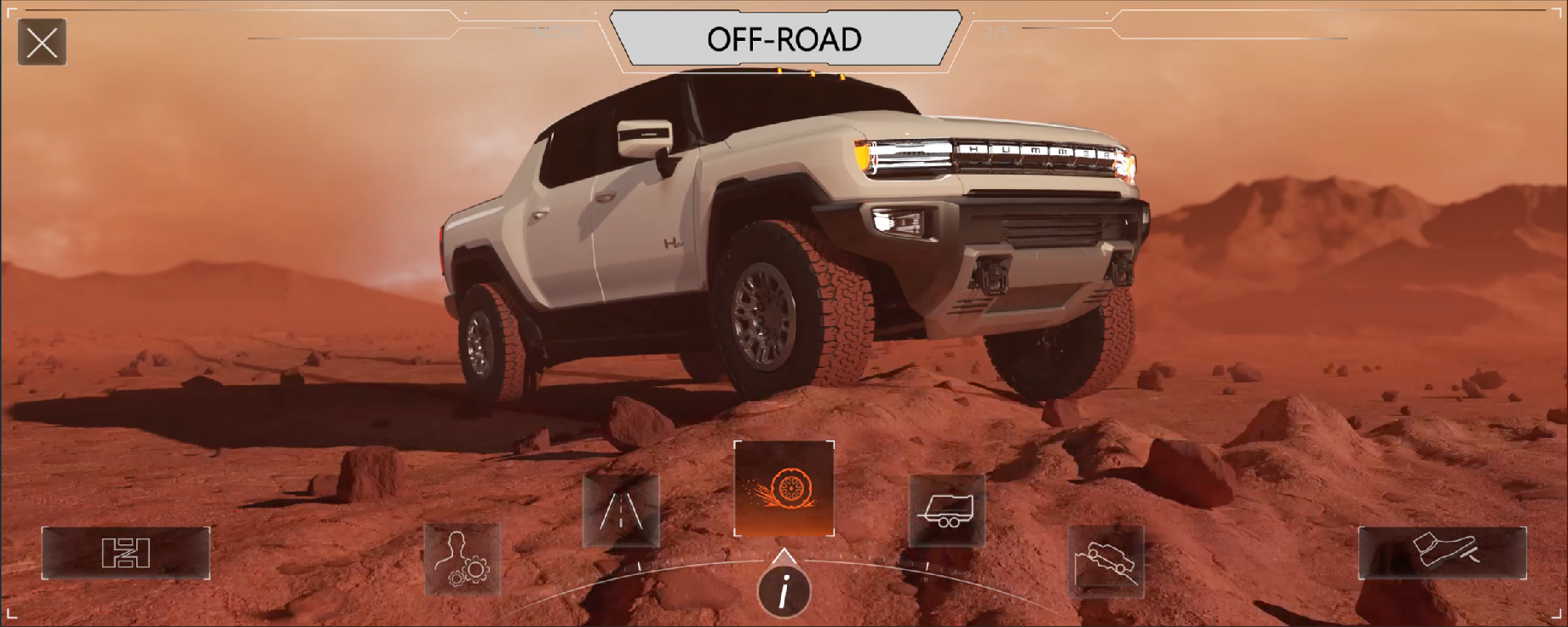The image size is (1568, 627).
Task: Click the foot pedal button
Action: pos(1442,553)
